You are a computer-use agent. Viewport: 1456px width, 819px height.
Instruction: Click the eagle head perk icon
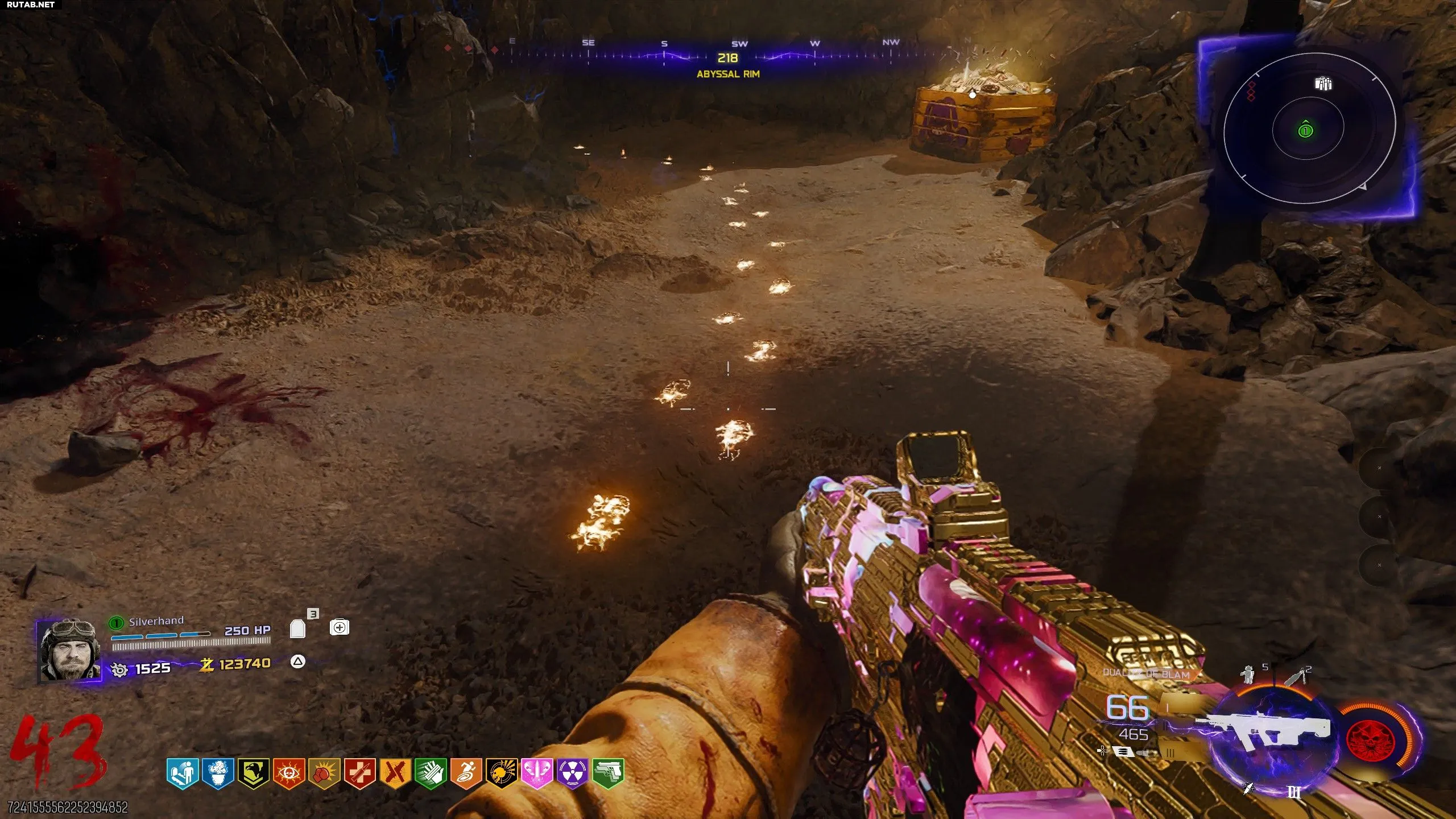pyautogui.click(x=253, y=773)
